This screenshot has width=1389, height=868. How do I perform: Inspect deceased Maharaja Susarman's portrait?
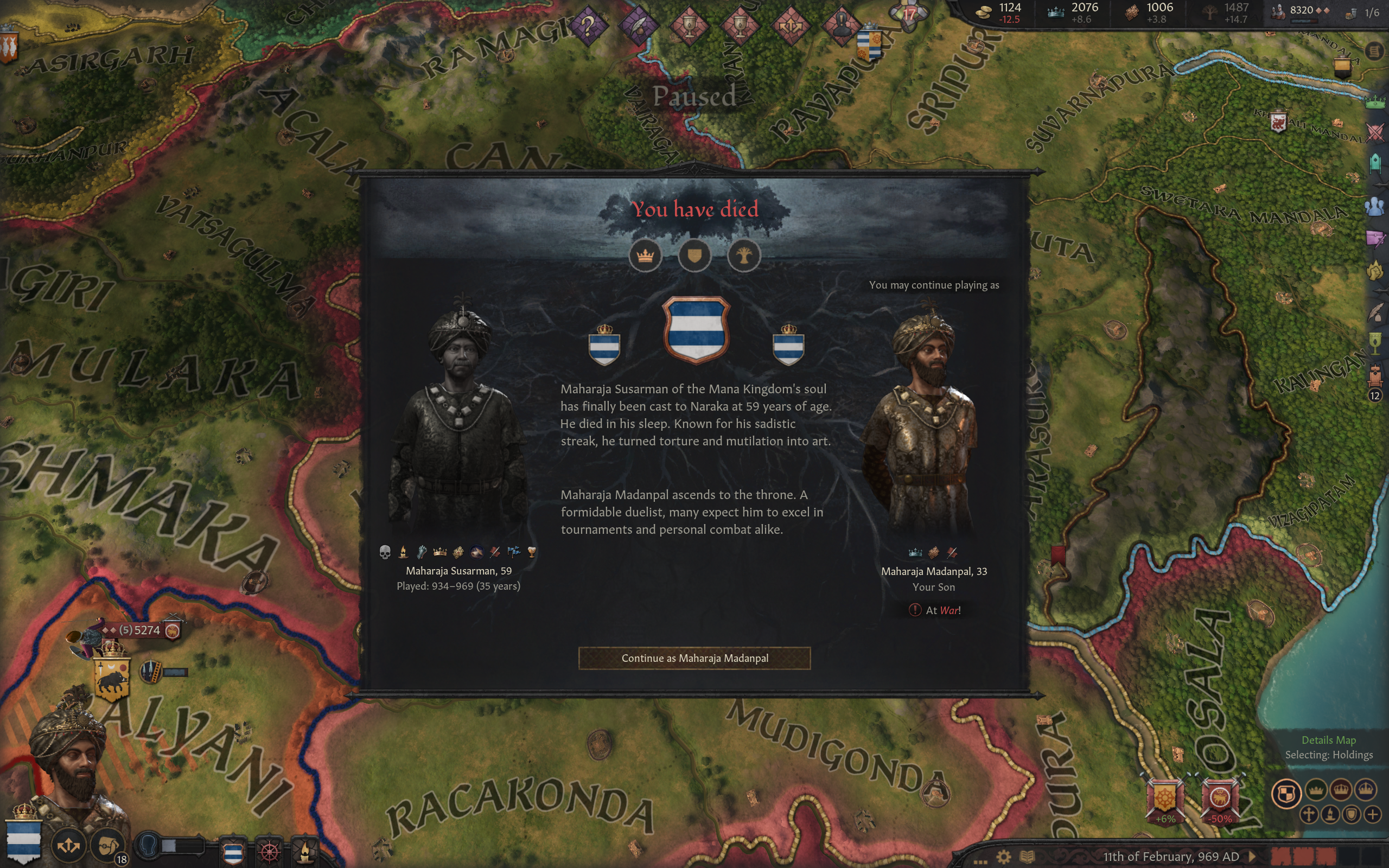pos(459,425)
